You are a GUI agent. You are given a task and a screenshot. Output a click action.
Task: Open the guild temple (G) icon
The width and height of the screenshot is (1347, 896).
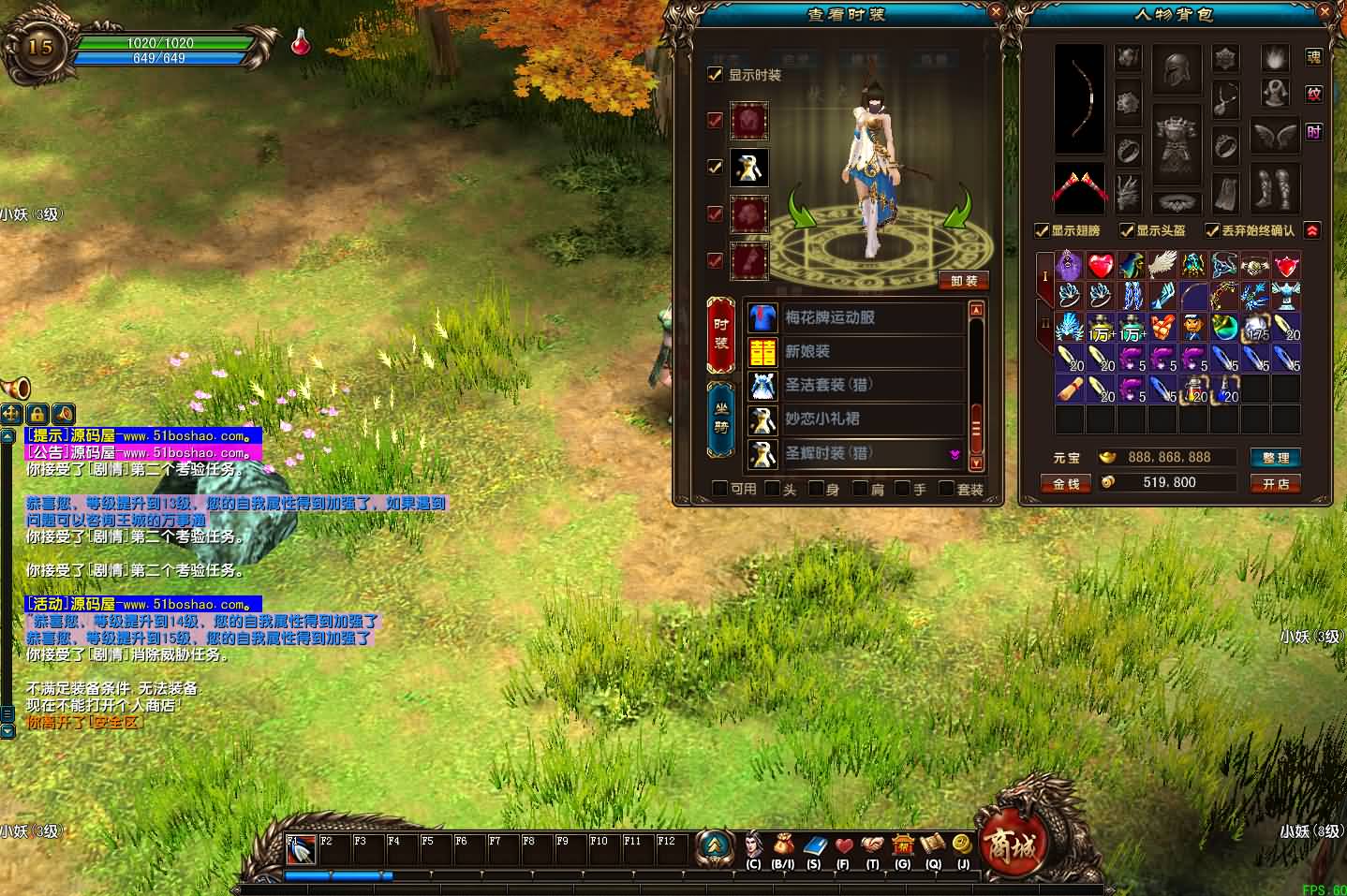pos(903,845)
